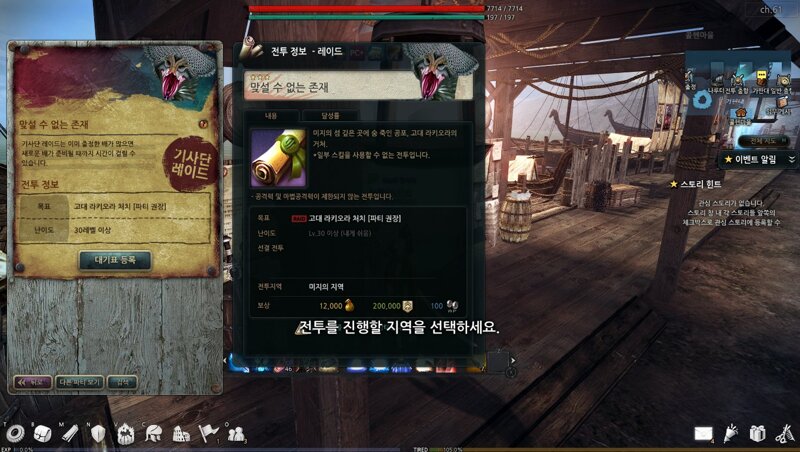Open the helmet character icon
Screen dimensions: 800x452
(153, 433)
